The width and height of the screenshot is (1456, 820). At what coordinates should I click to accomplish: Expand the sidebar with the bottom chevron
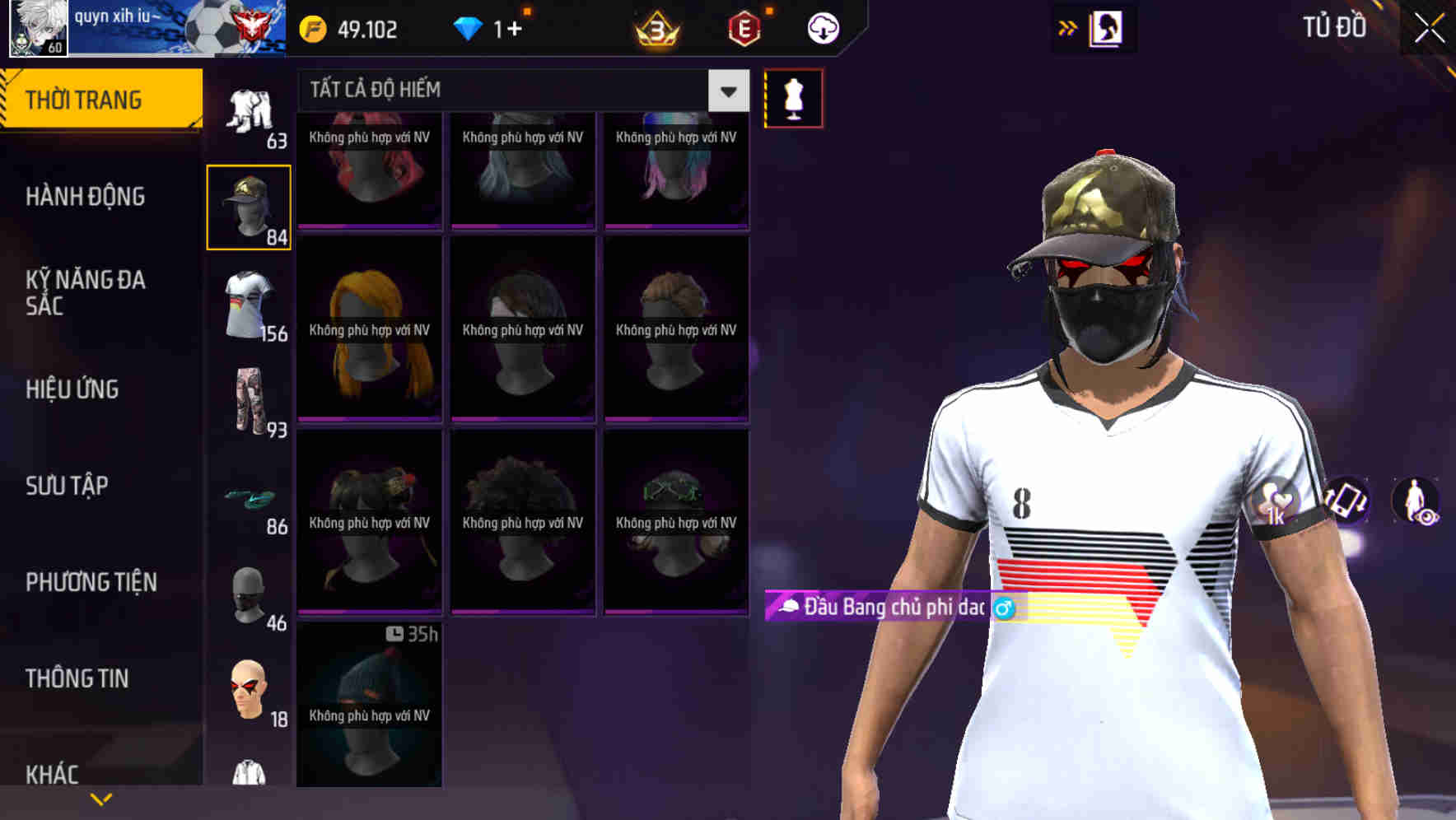click(x=101, y=798)
